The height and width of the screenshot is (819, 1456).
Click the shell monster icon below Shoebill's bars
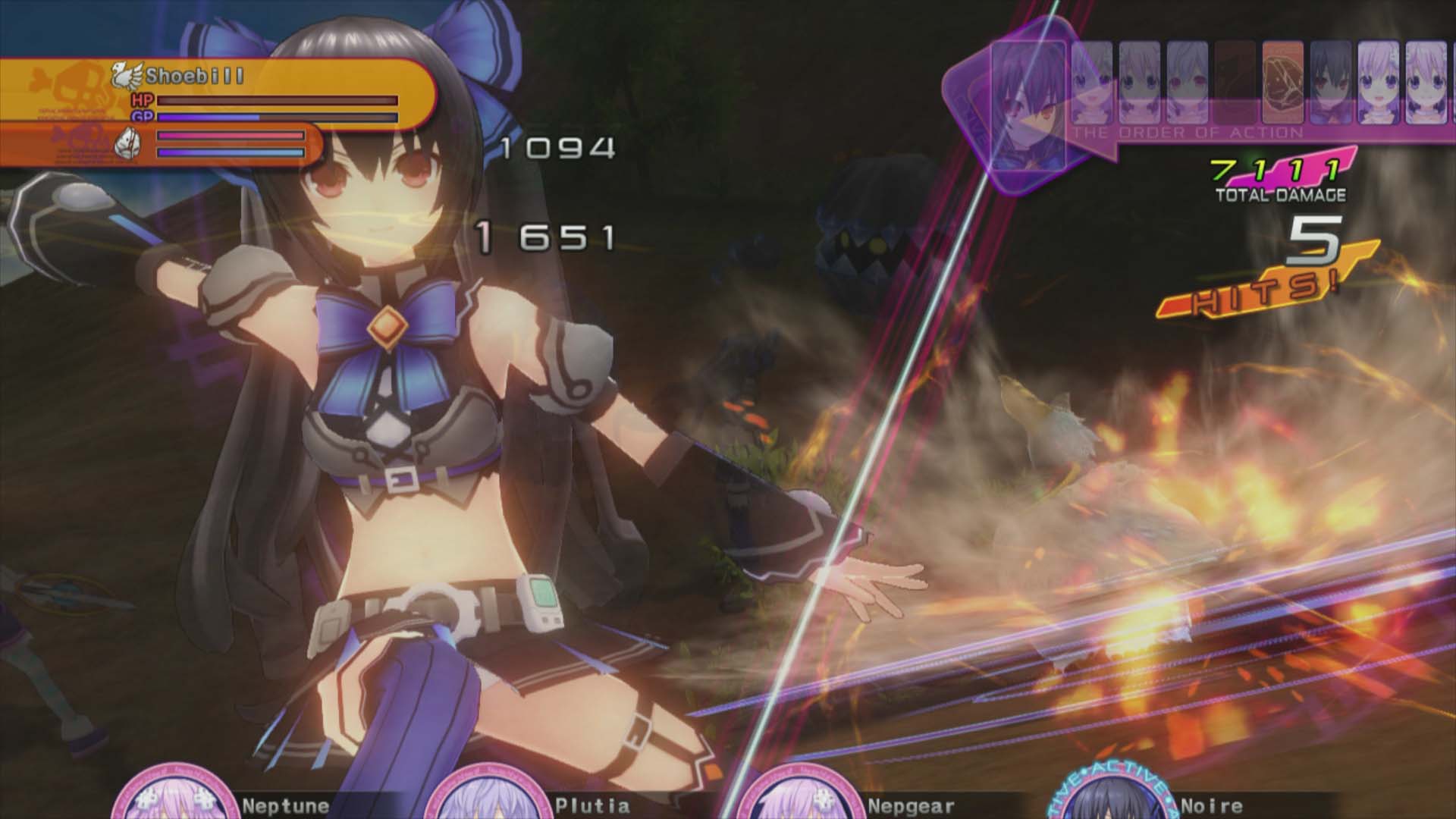pyautogui.click(x=129, y=145)
